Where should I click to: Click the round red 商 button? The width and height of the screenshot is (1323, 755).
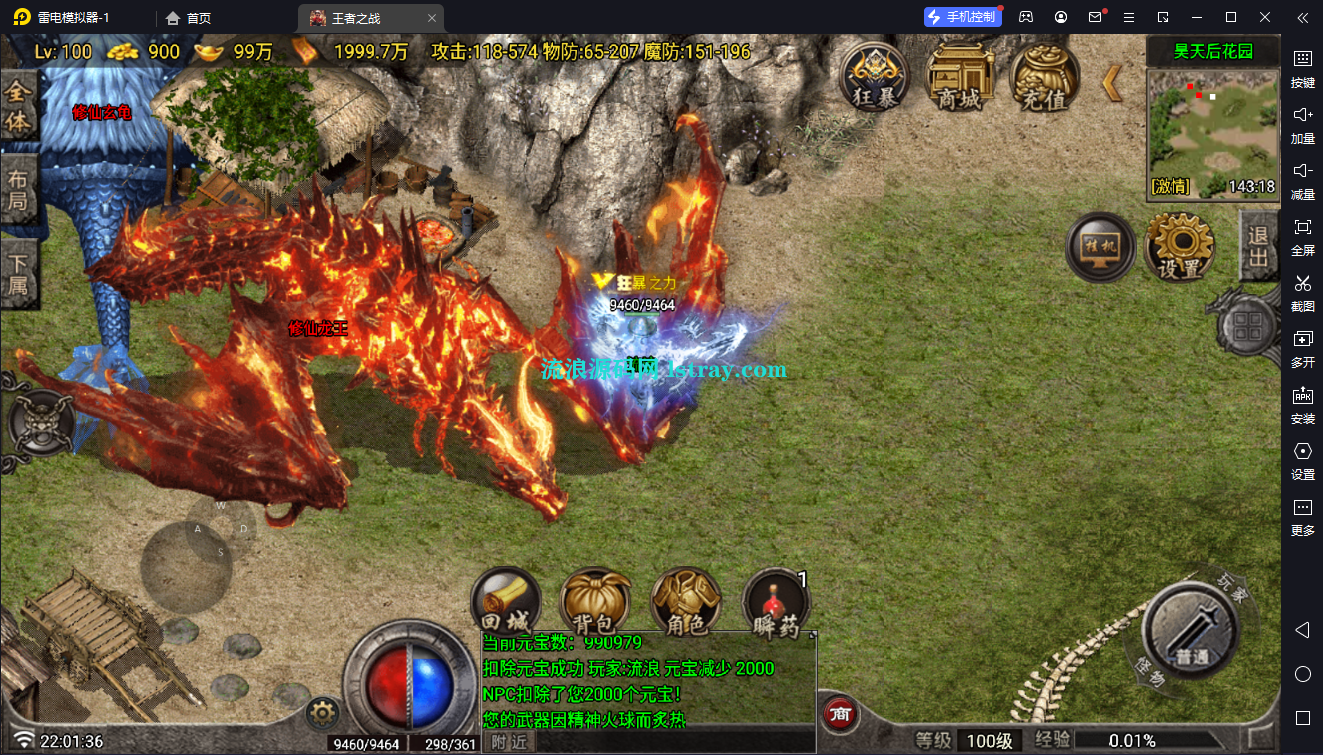(841, 714)
